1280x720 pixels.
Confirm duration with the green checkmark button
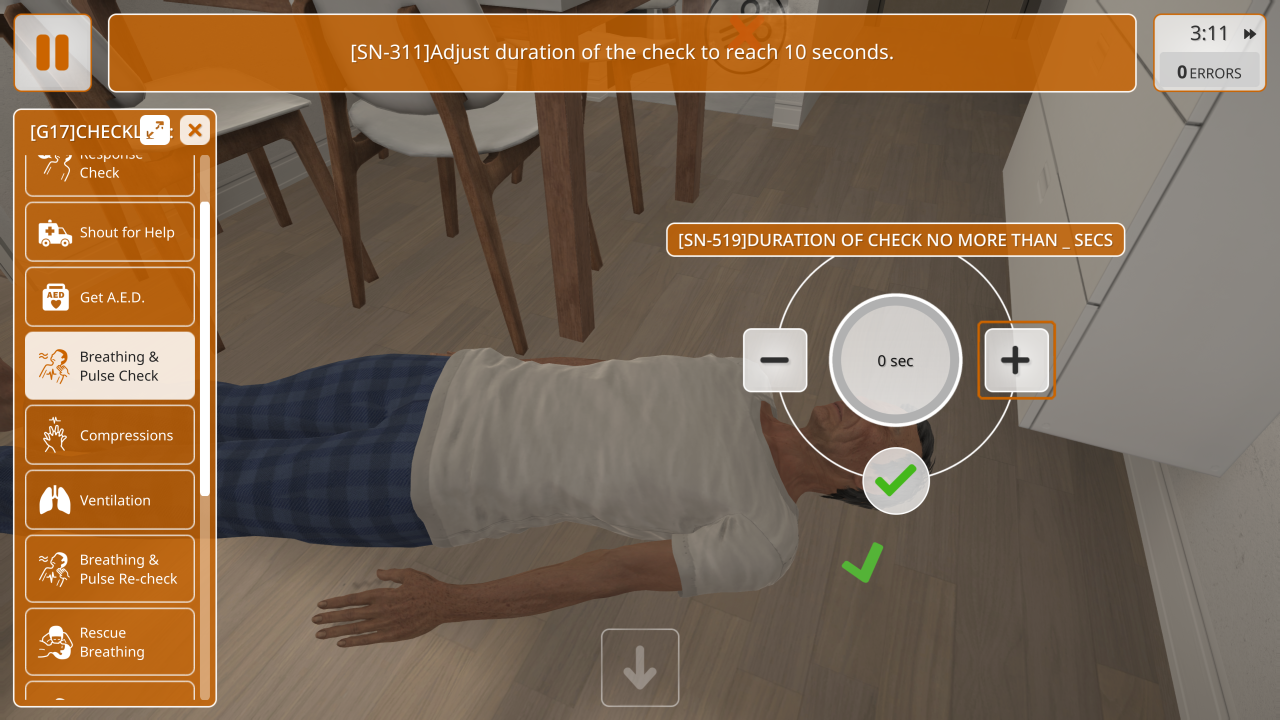point(896,481)
